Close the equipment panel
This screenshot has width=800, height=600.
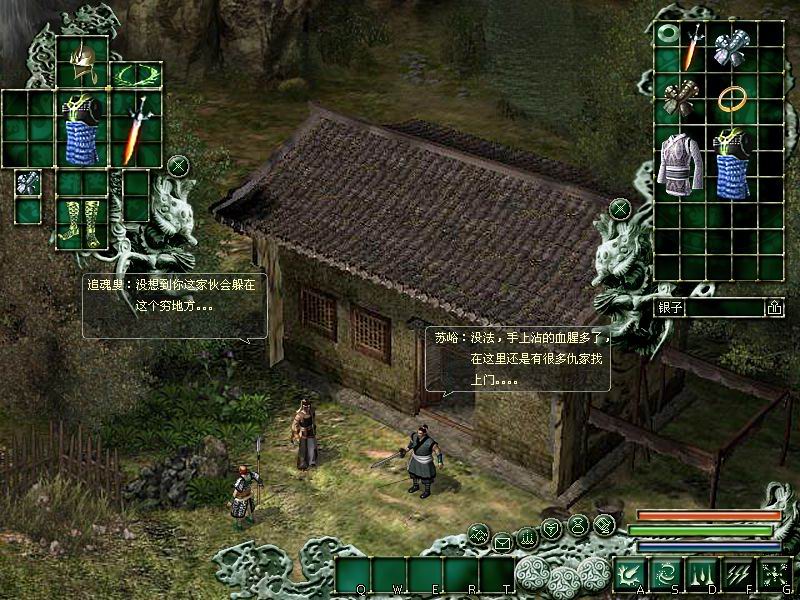178,165
